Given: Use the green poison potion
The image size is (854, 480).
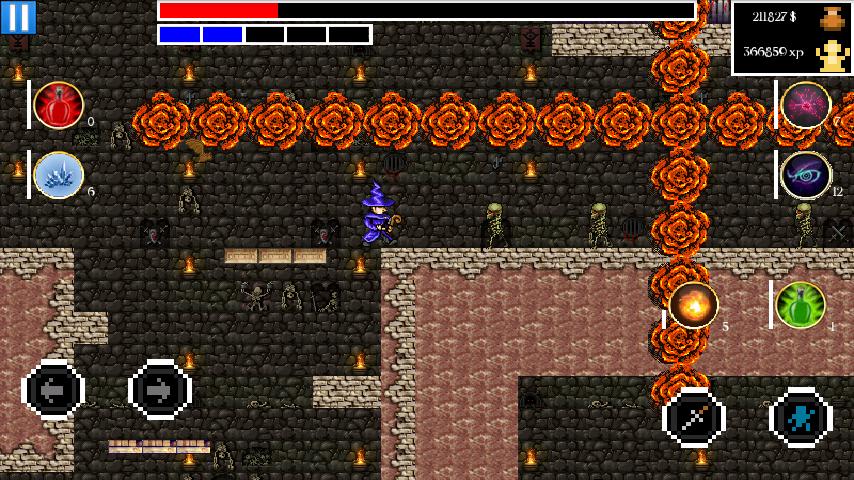Looking at the screenshot, I should [x=801, y=305].
